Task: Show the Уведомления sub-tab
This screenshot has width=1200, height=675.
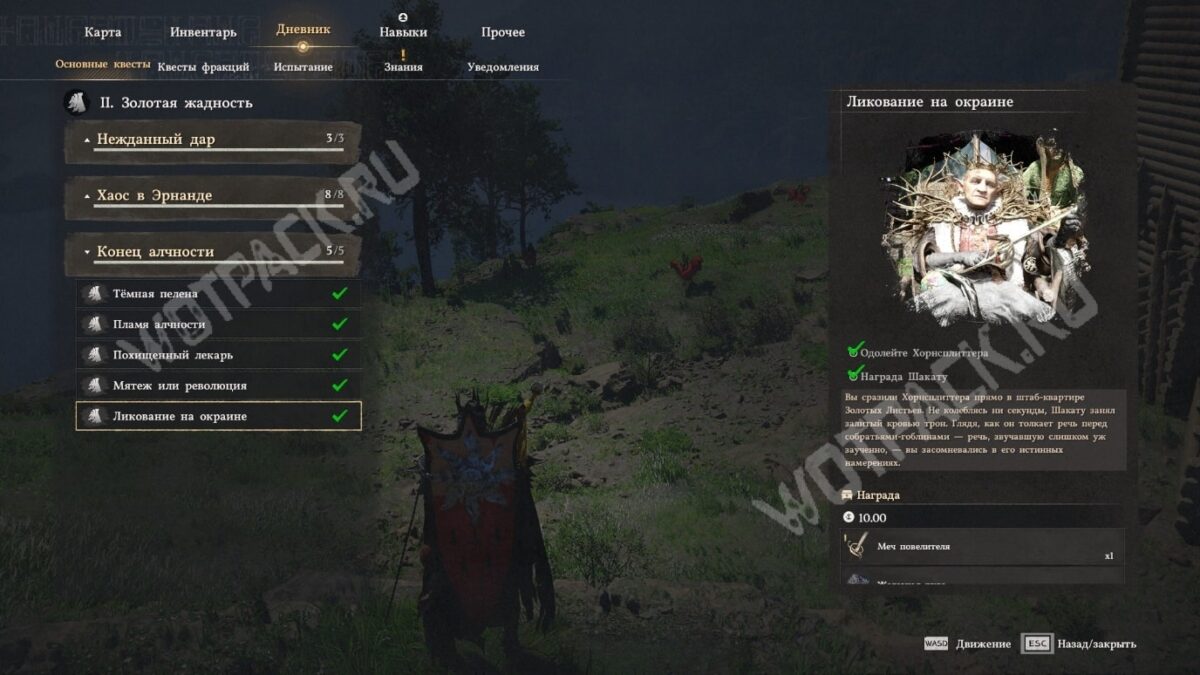Action: pos(503,67)
